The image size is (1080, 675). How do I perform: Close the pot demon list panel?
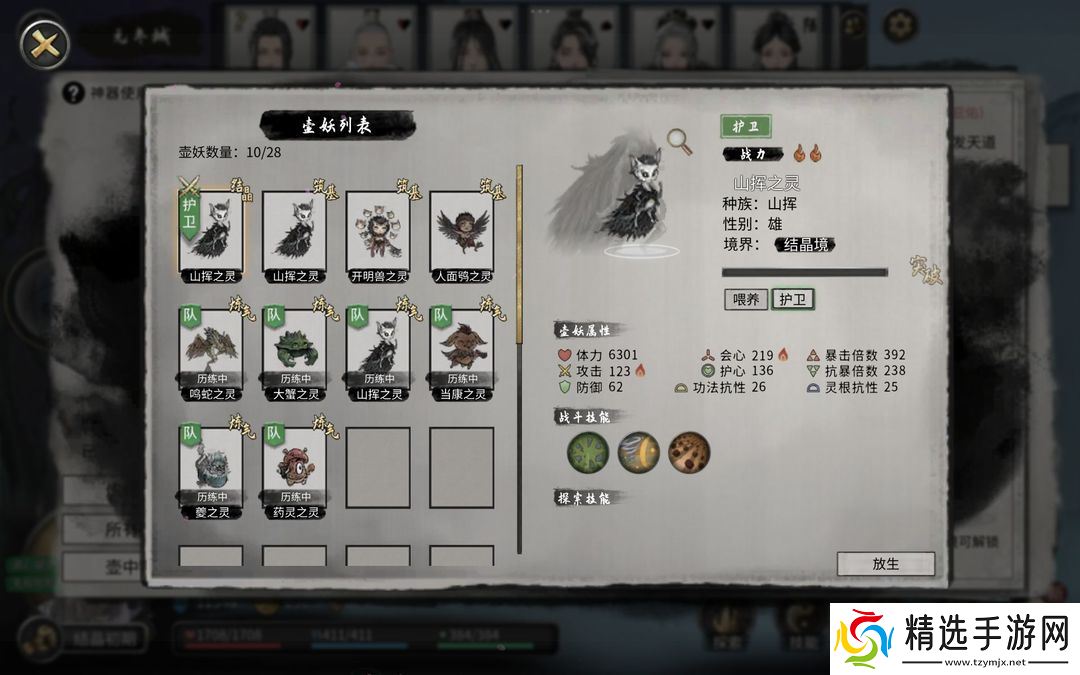pos(45,43)
